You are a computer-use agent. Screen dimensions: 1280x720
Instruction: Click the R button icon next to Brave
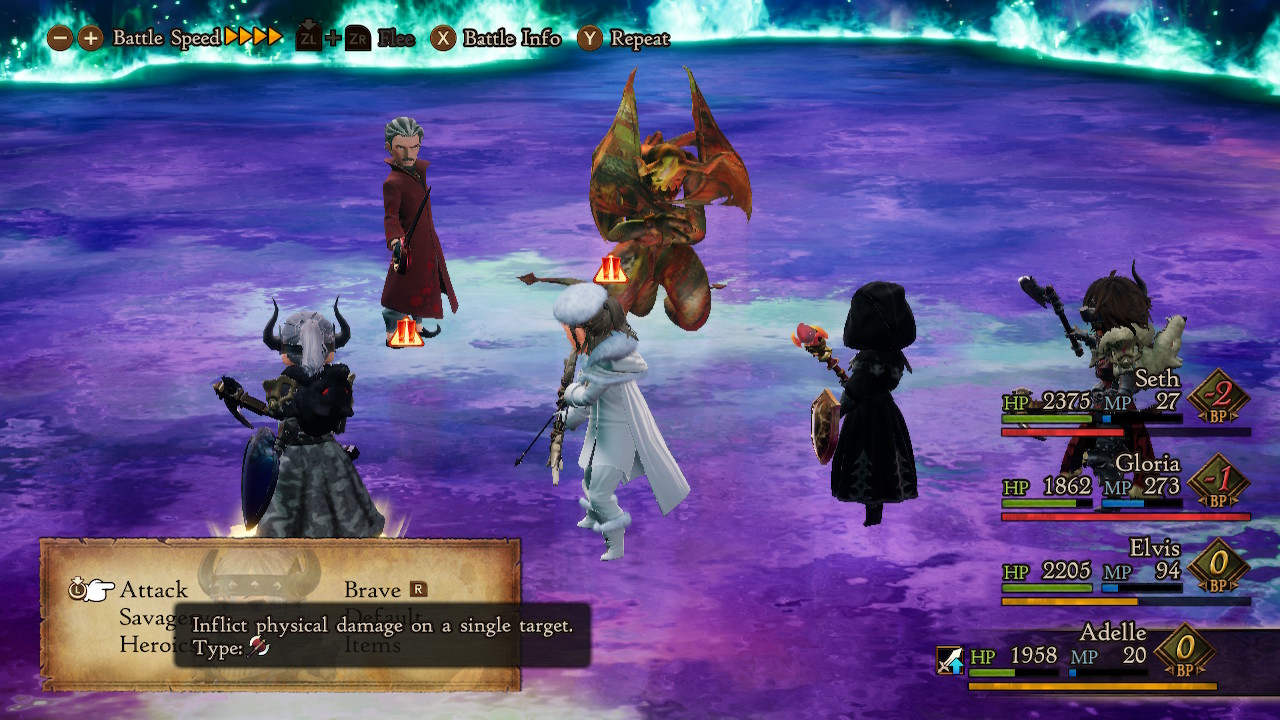(419, 589)
